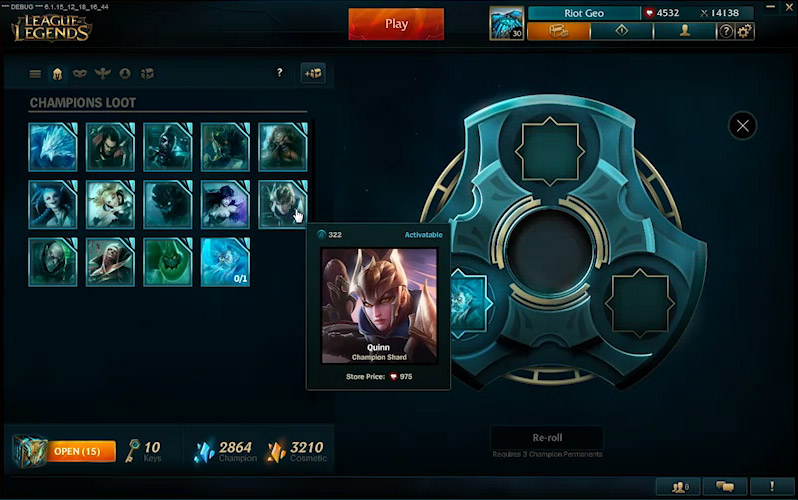
Task: Select the Jinx champion shard
Action: [x=52, y=204]
